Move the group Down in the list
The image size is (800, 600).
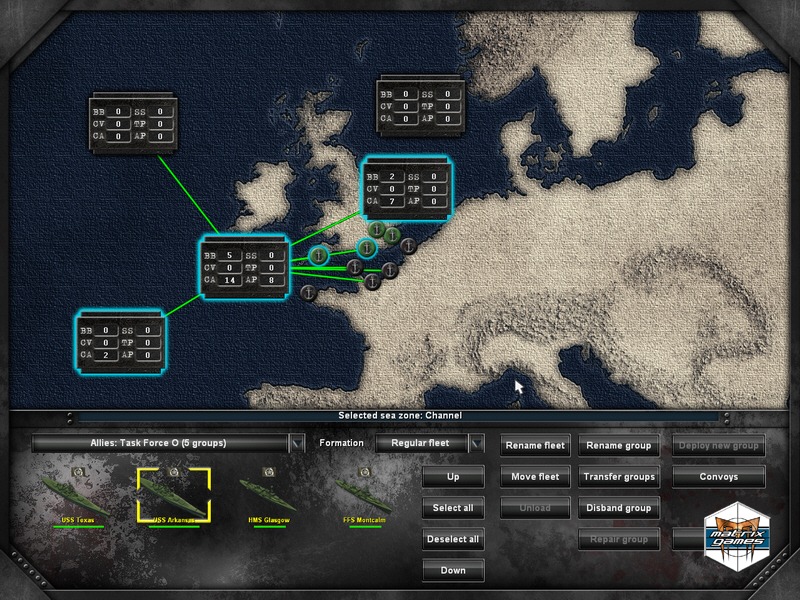453,570
